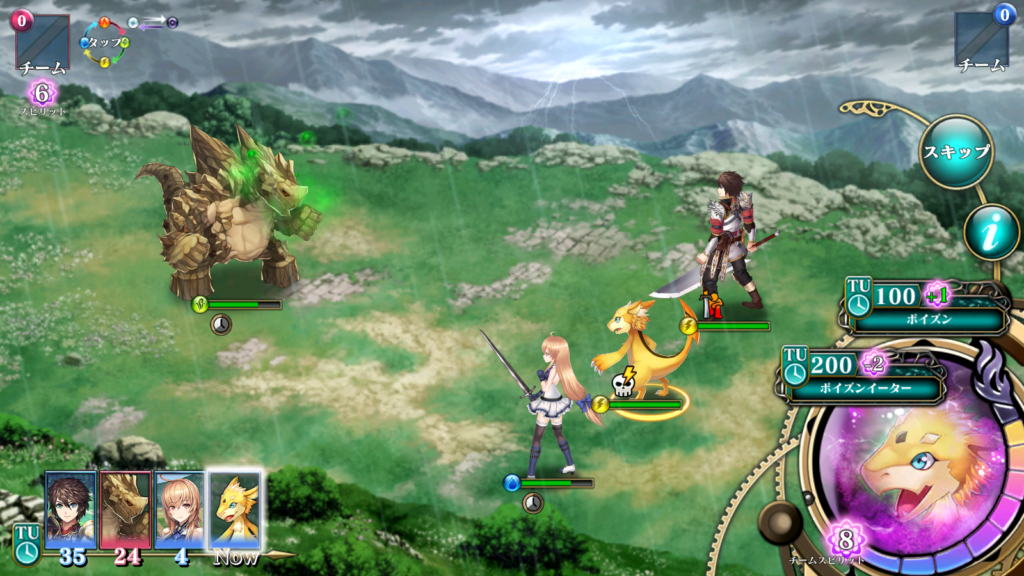Open the left チーム panel with red 0
Viewport: 1024px width, 576px height.
[42, 44]
